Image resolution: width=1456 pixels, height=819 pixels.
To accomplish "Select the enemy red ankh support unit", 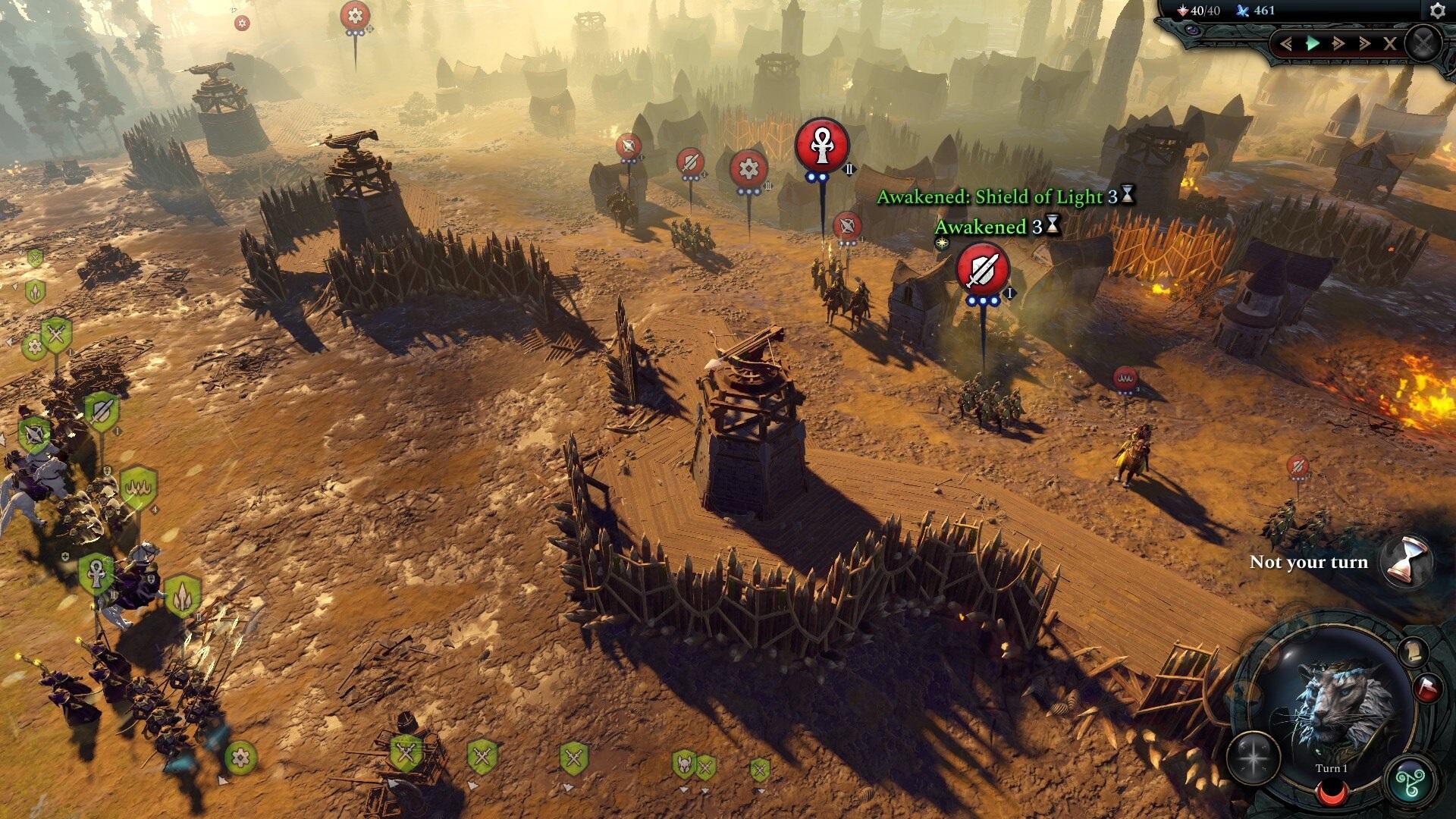I will coord(822,145).
